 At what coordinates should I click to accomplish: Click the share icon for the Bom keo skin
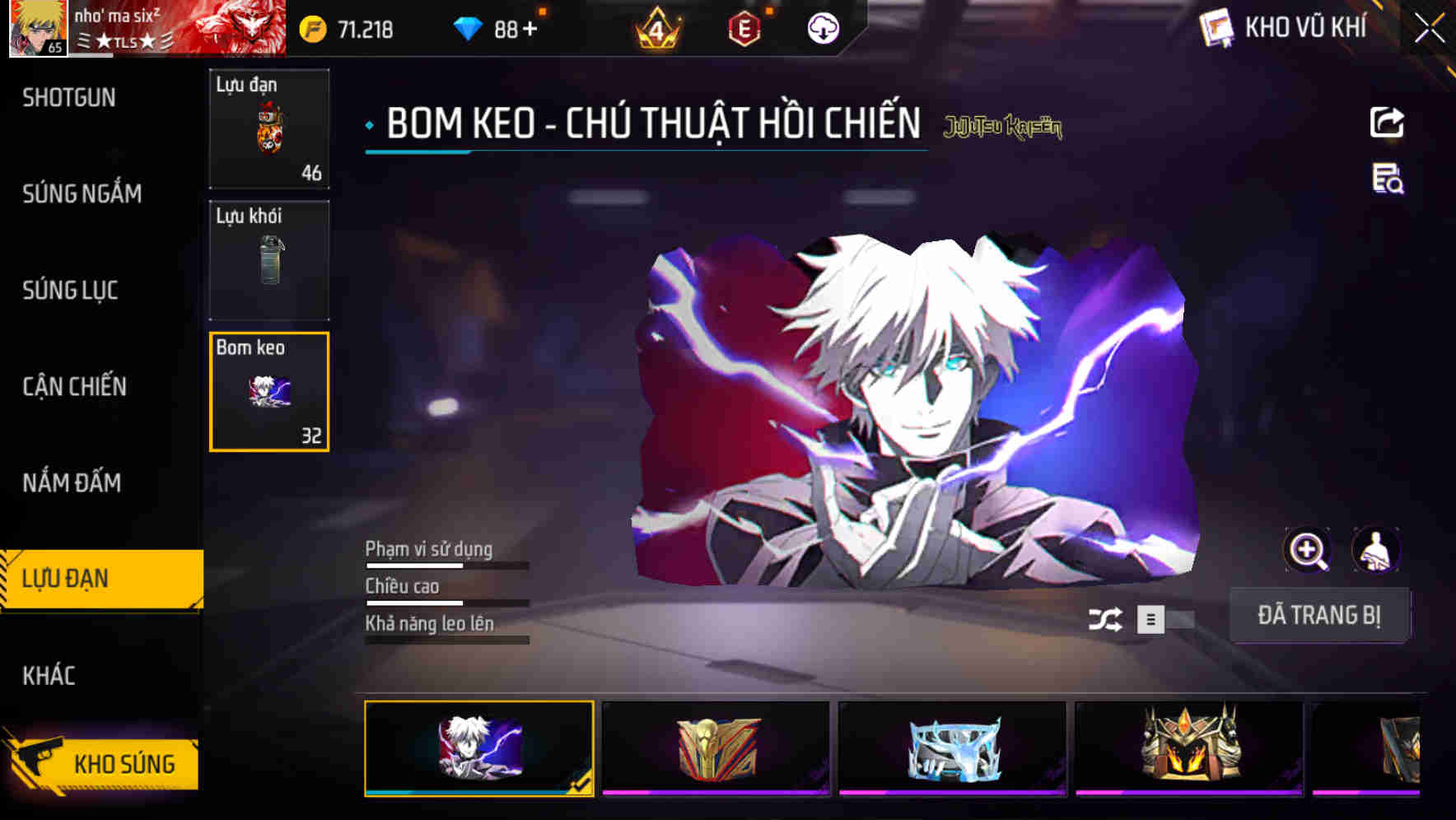1386,122
